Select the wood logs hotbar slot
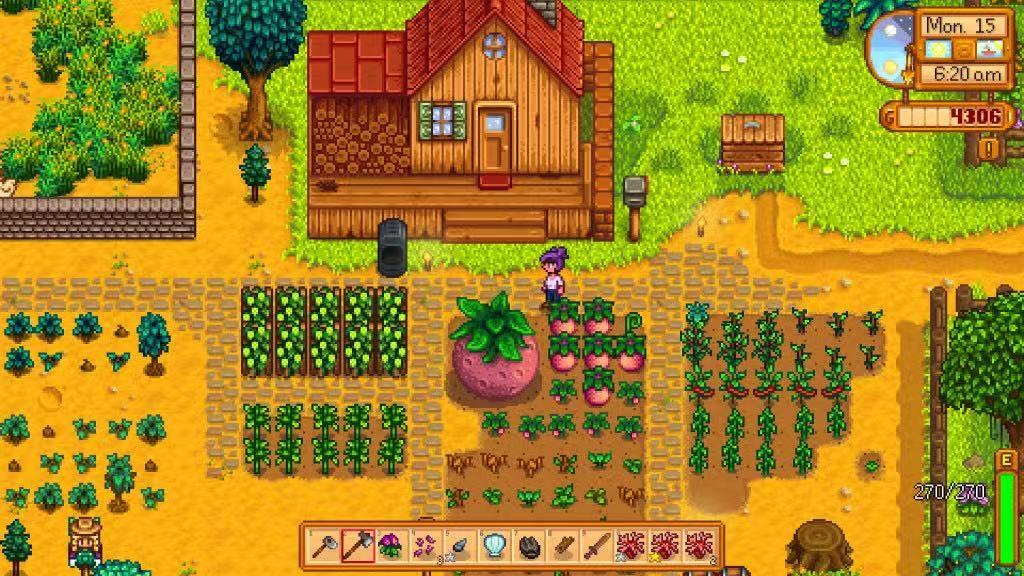The width and height of the screenshot is (1024, 576). 562,546
